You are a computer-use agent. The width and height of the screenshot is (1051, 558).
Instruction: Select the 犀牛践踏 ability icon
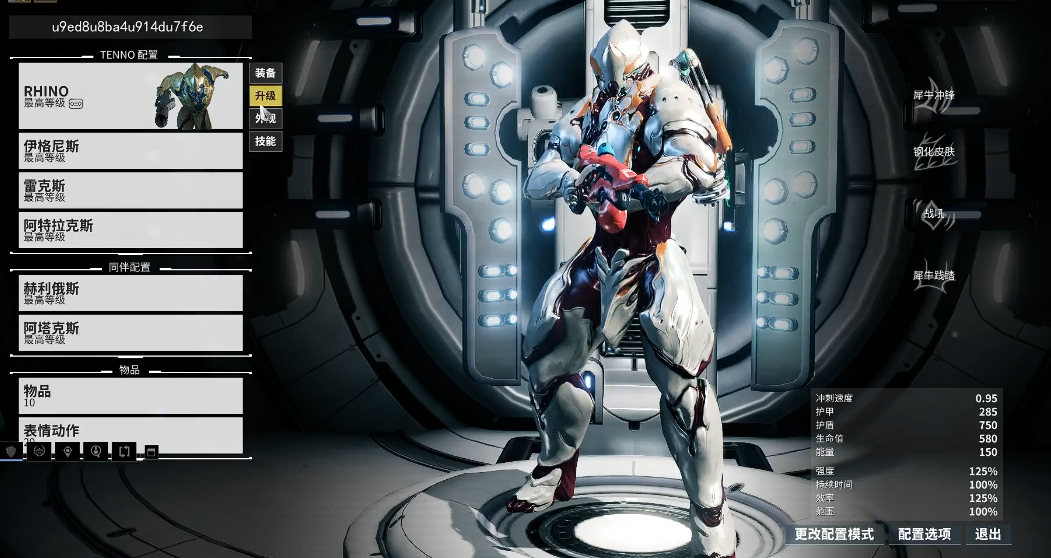pyautogui.click(x=933, y=275)
